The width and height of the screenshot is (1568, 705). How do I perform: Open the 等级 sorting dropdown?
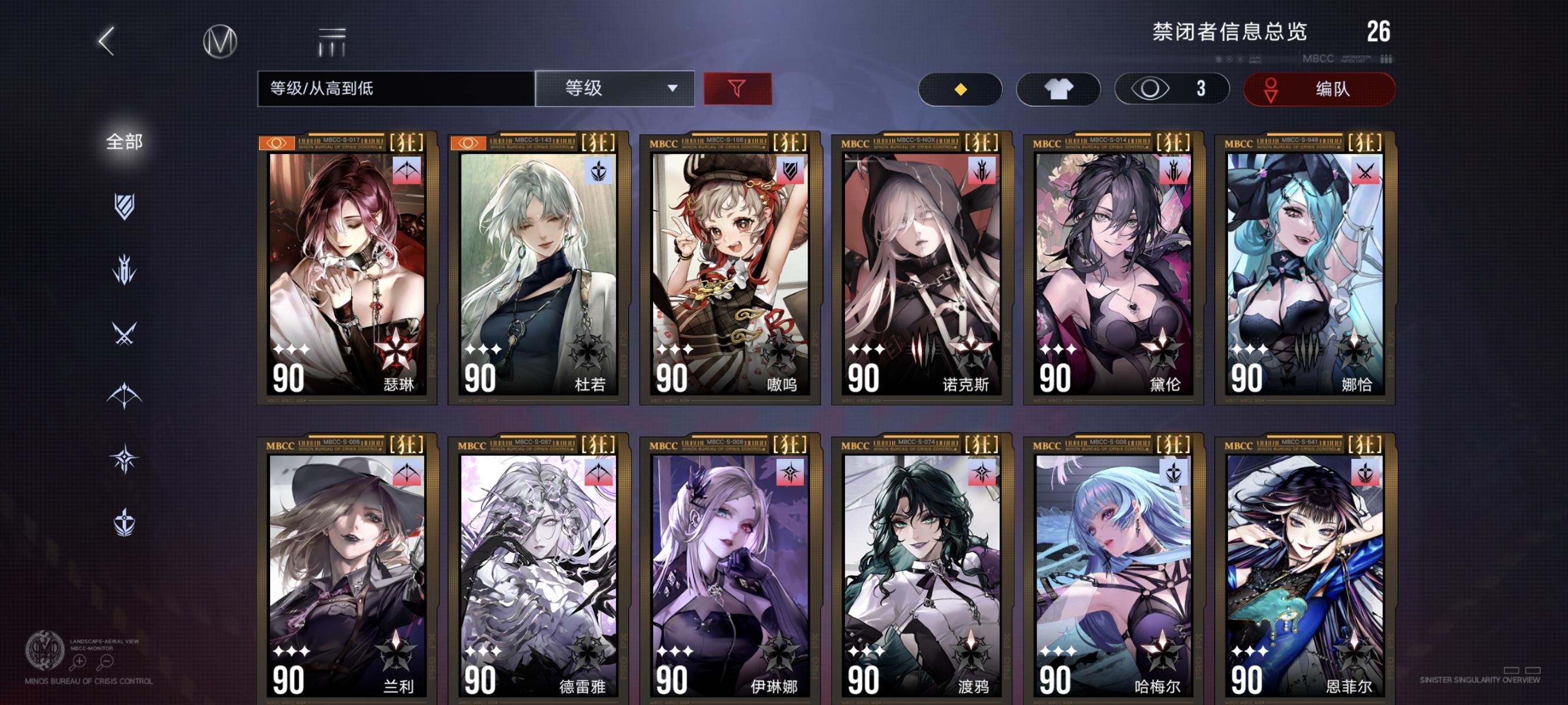(x=614, y=89)
